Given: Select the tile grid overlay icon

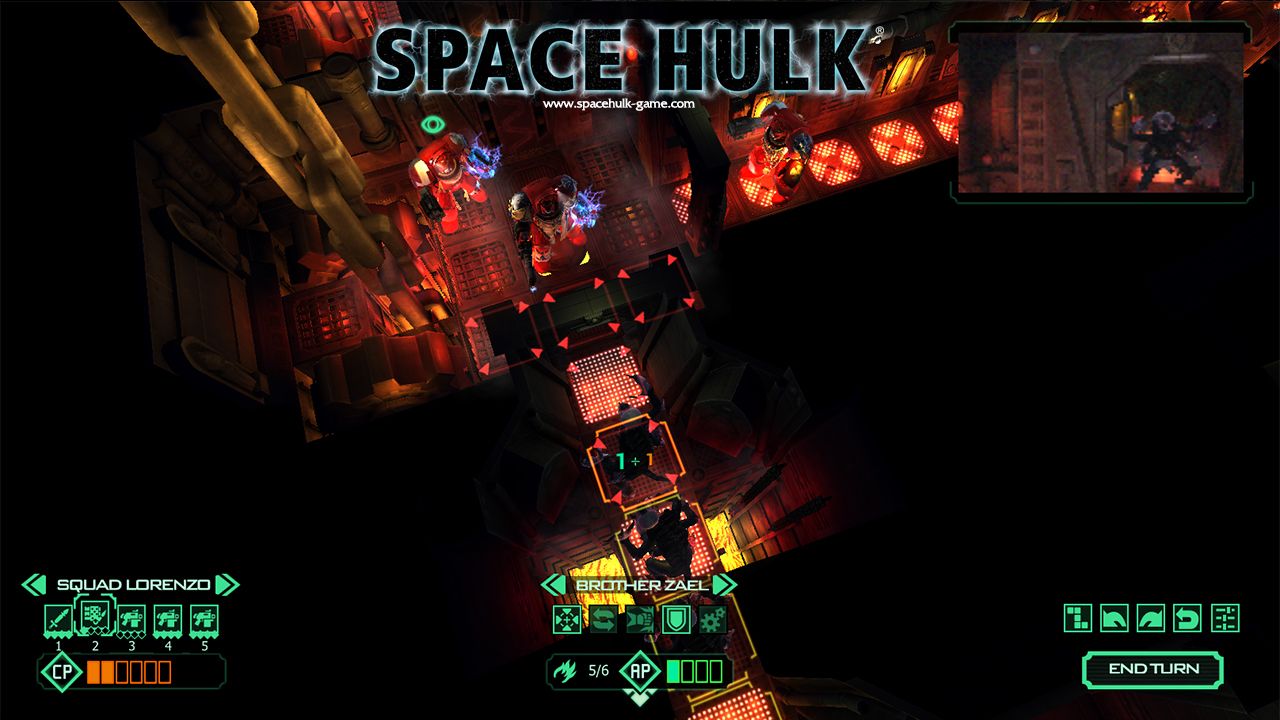Looking at the screenshot, I should pyautogui.click(x=1076, y=617).
